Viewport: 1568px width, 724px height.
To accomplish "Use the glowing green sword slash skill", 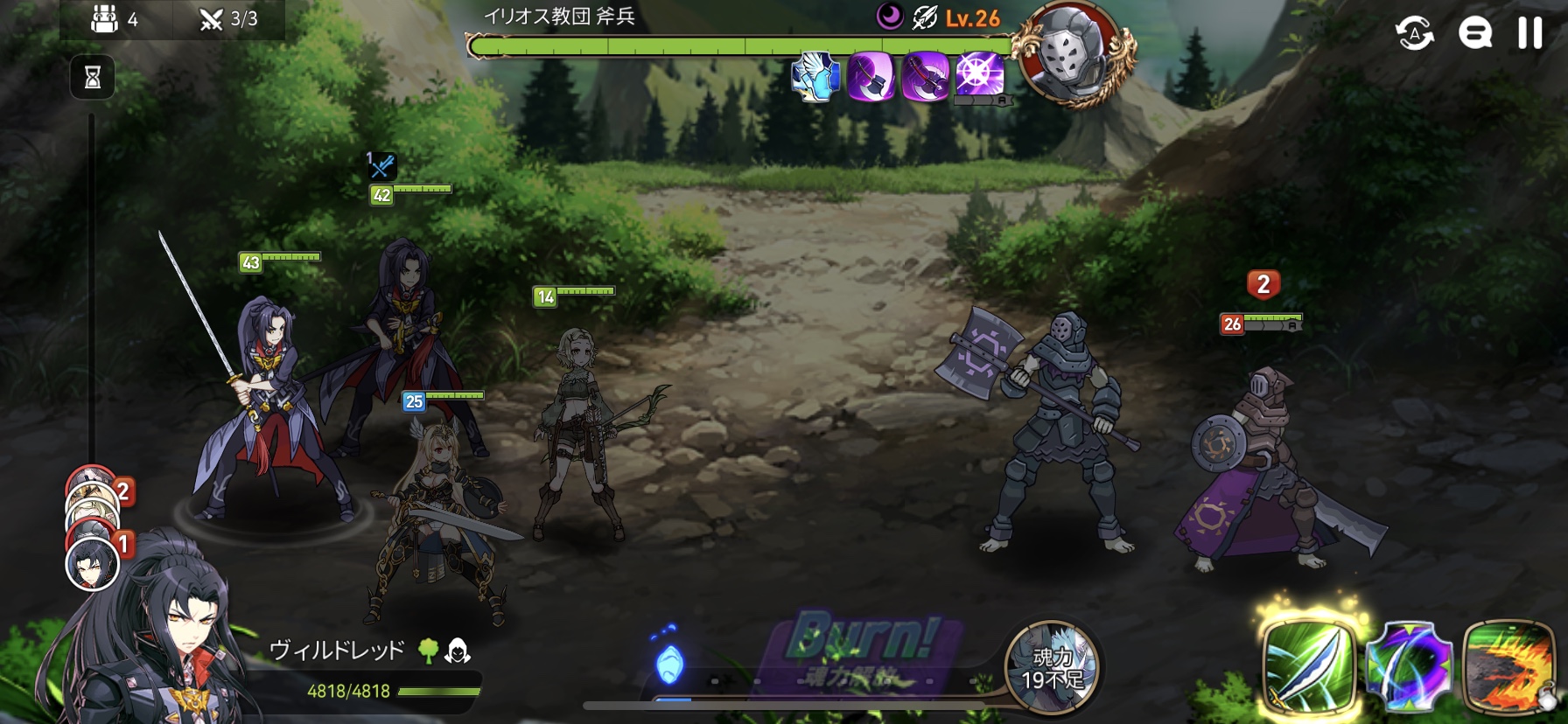I will click(x=1308, y=667).
